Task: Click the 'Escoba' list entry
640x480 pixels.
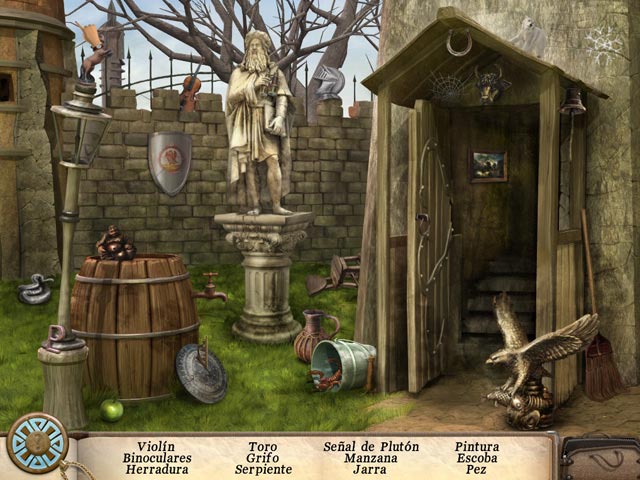Action: 477,458
